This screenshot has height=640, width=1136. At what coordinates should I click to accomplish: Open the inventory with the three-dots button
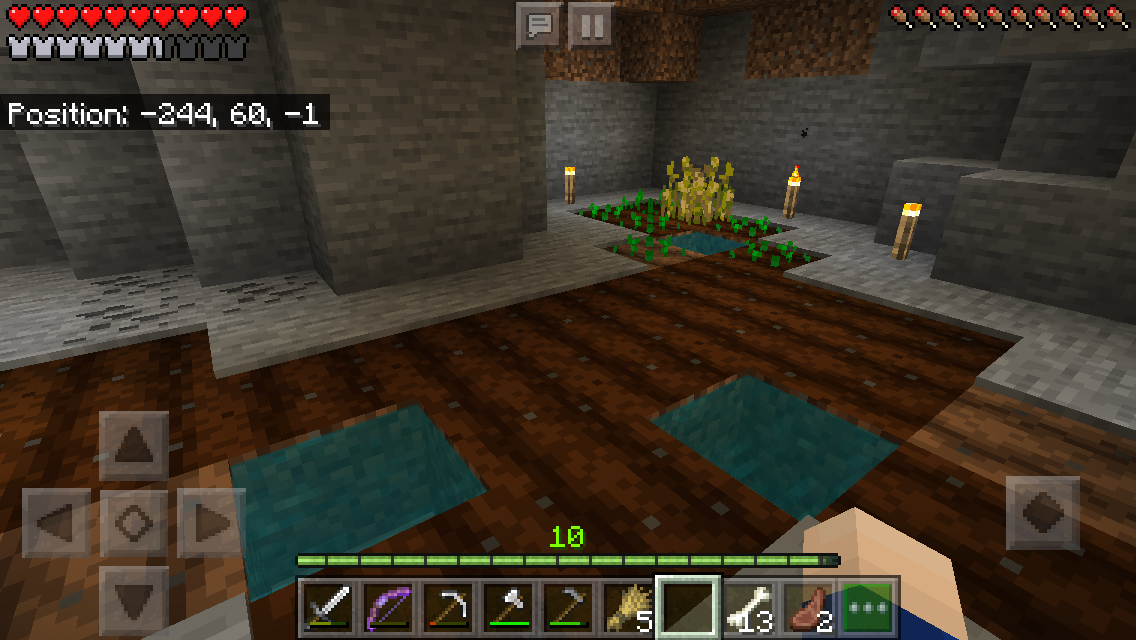(868, 607)
